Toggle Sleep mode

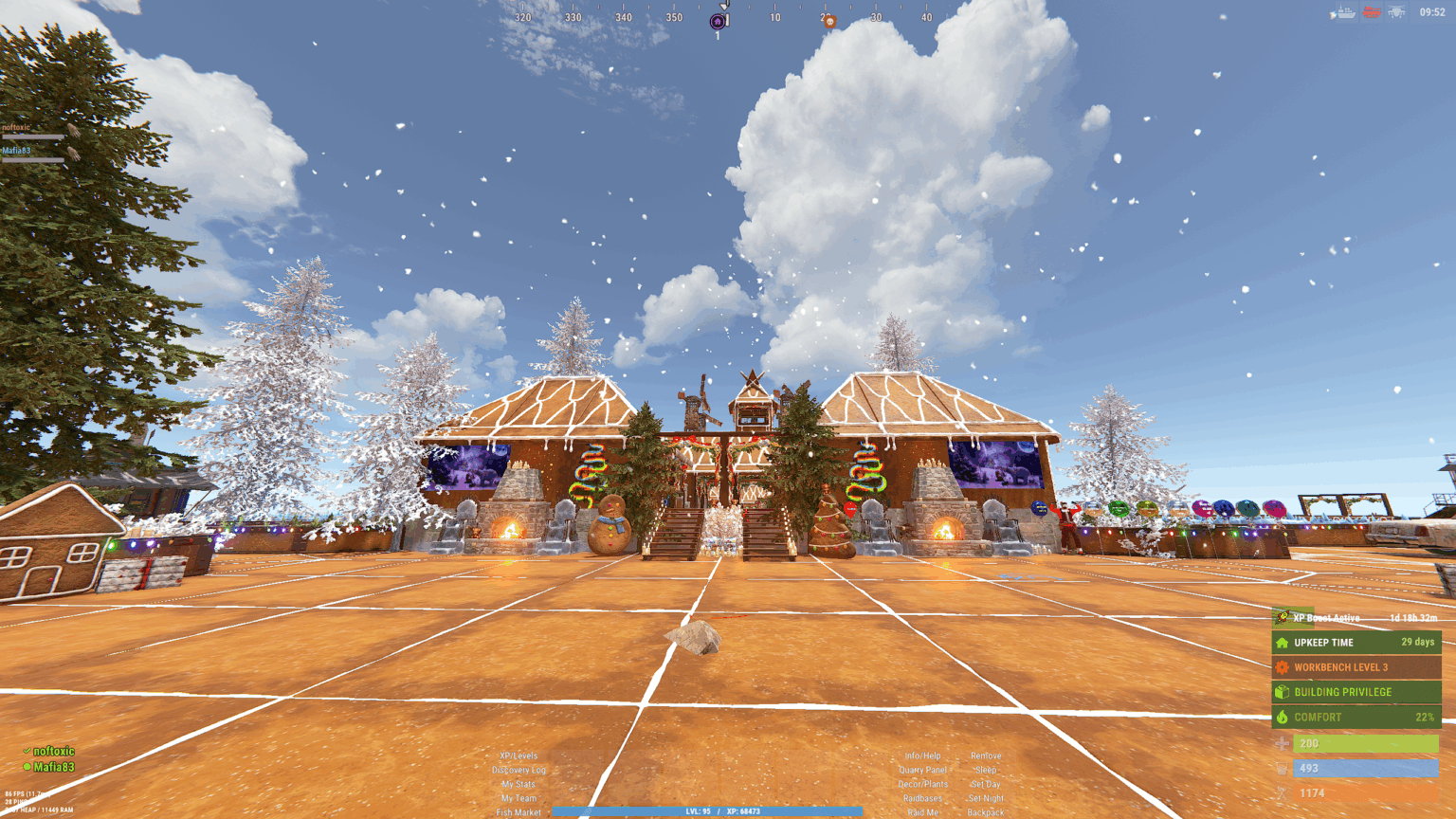986,770
